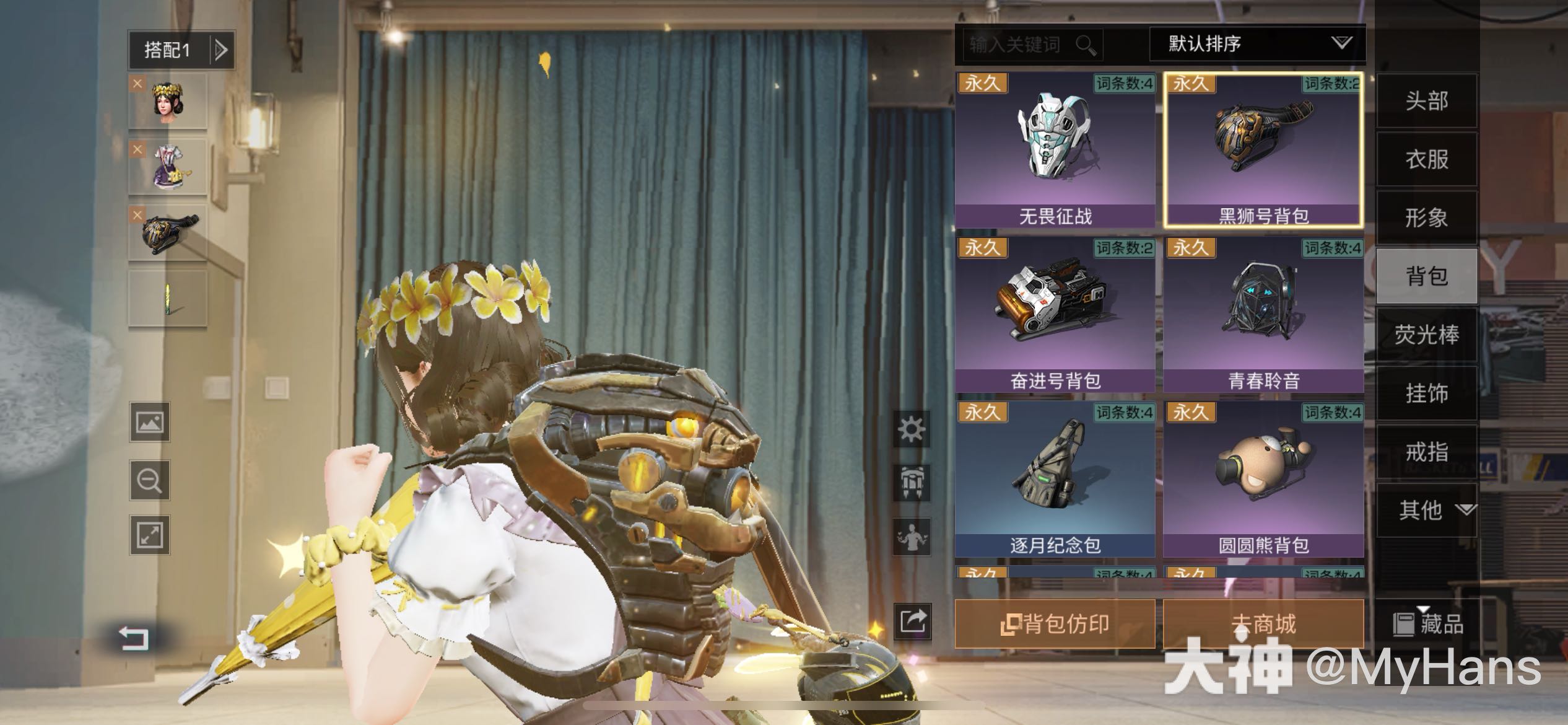
Task: Go back with the return arrow
Action: pyautogui.click(x=134, y=638)
